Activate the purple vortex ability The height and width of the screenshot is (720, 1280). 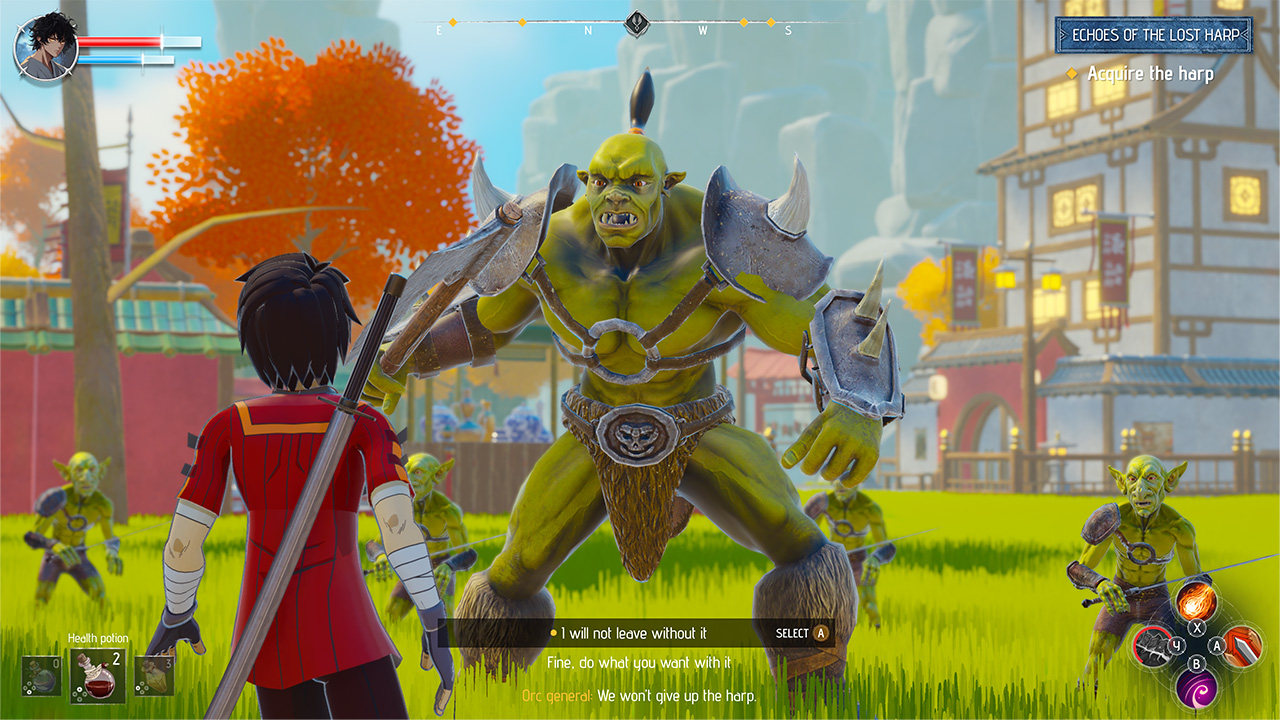1197,690
